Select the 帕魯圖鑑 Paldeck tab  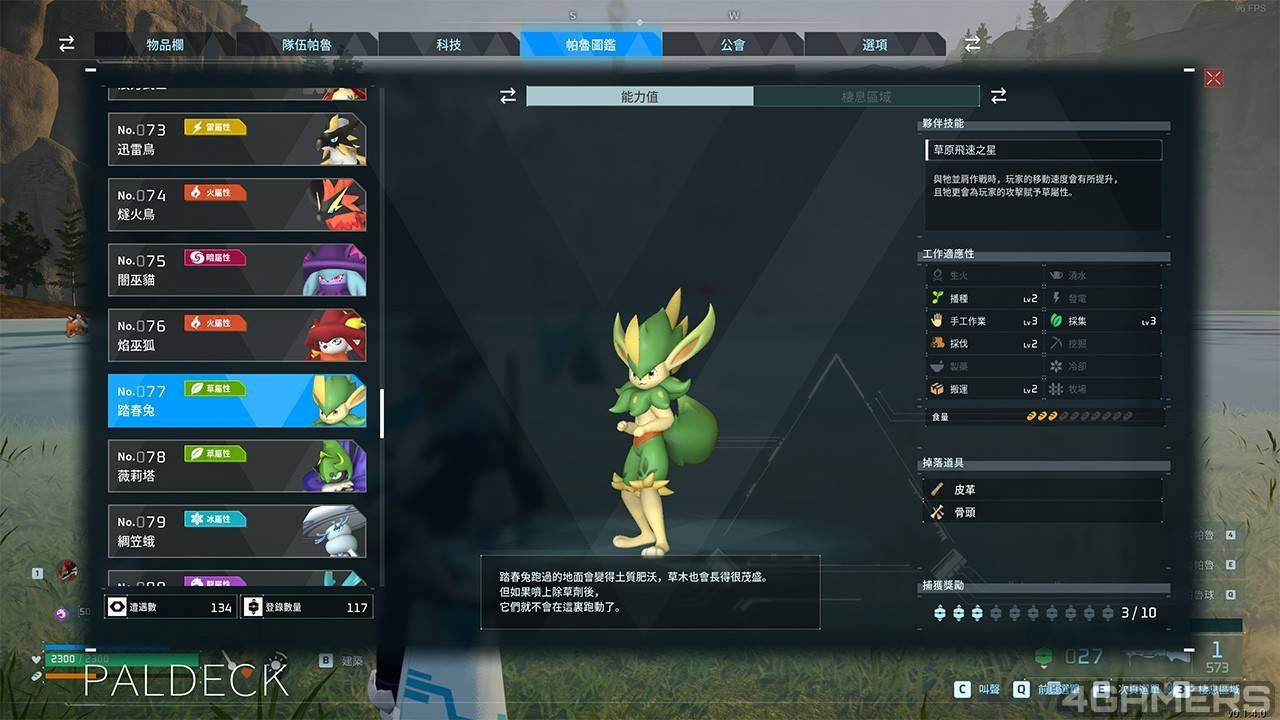[591, 45]
